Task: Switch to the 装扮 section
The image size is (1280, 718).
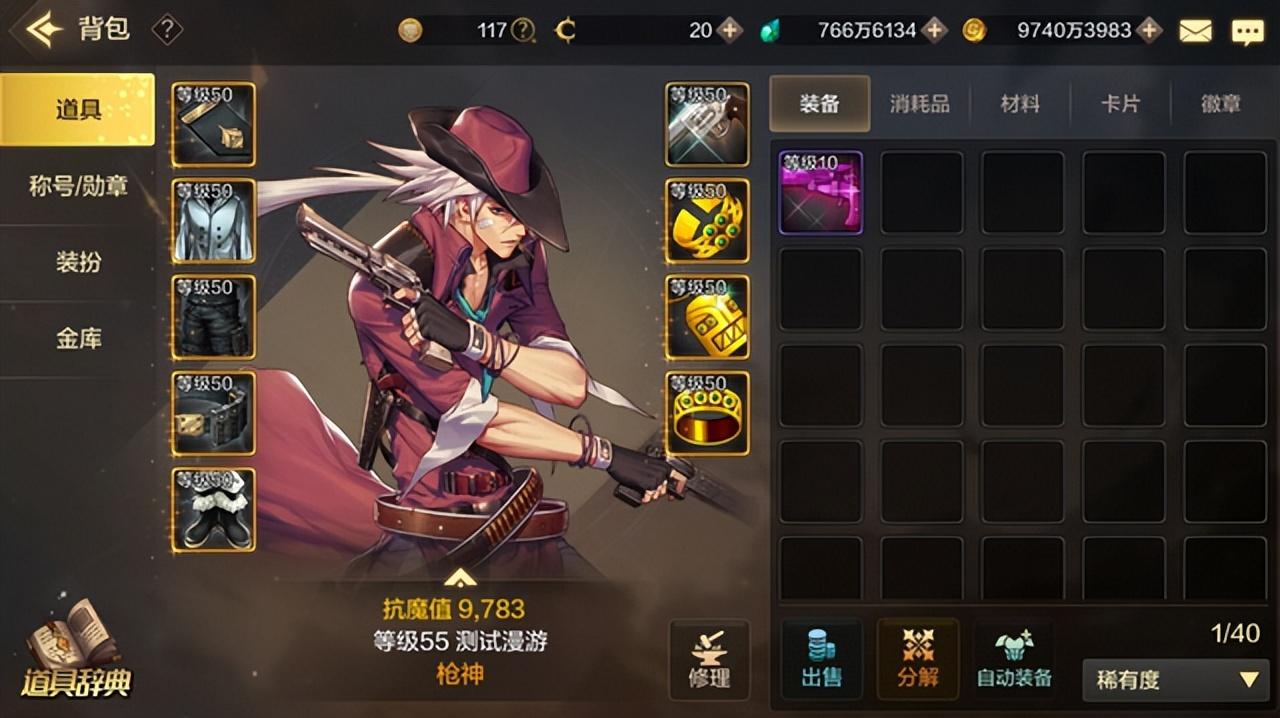Action: [x=78, y=263]
